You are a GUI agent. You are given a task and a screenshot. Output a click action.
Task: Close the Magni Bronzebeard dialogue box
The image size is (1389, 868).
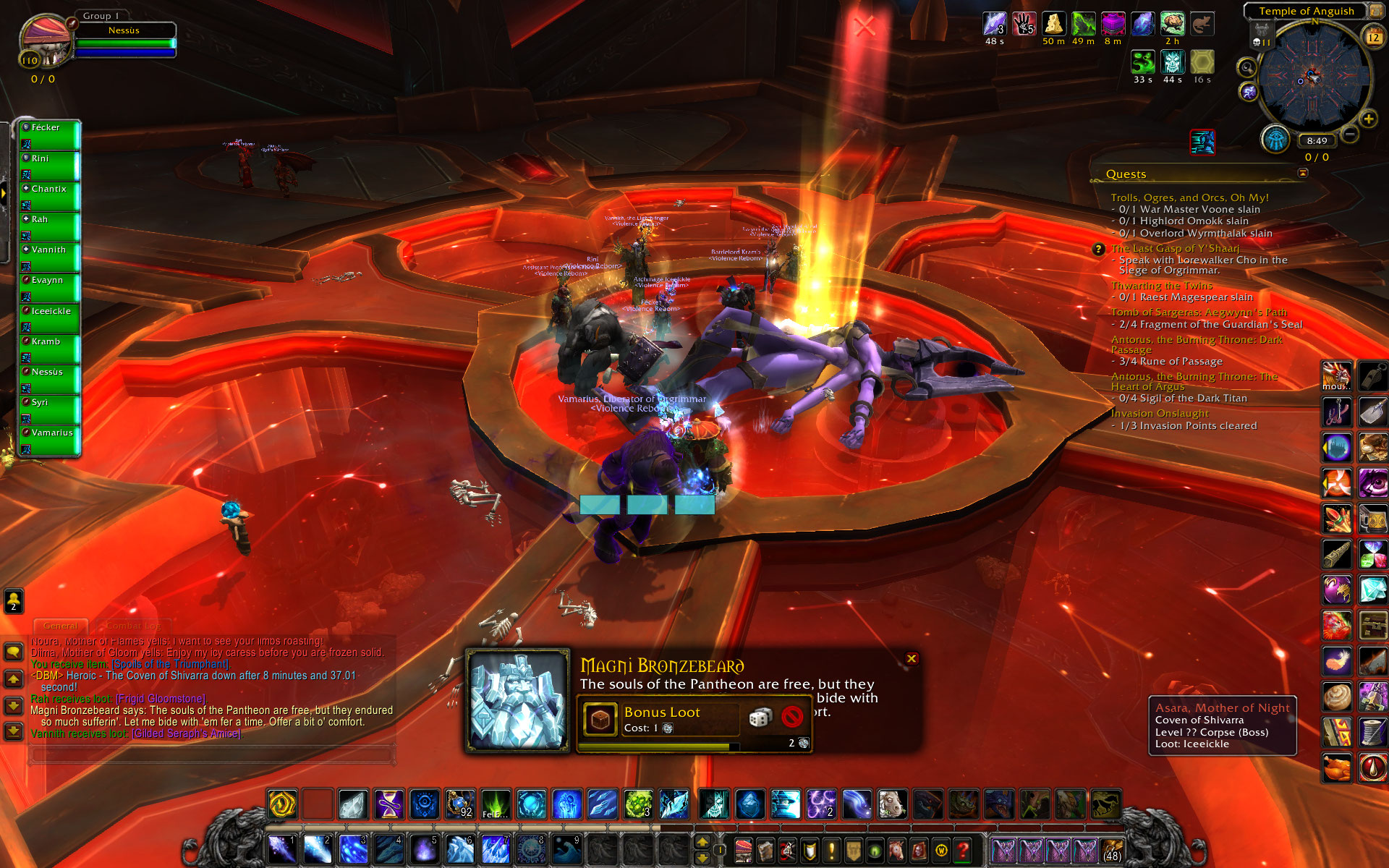tap(912, 658)
